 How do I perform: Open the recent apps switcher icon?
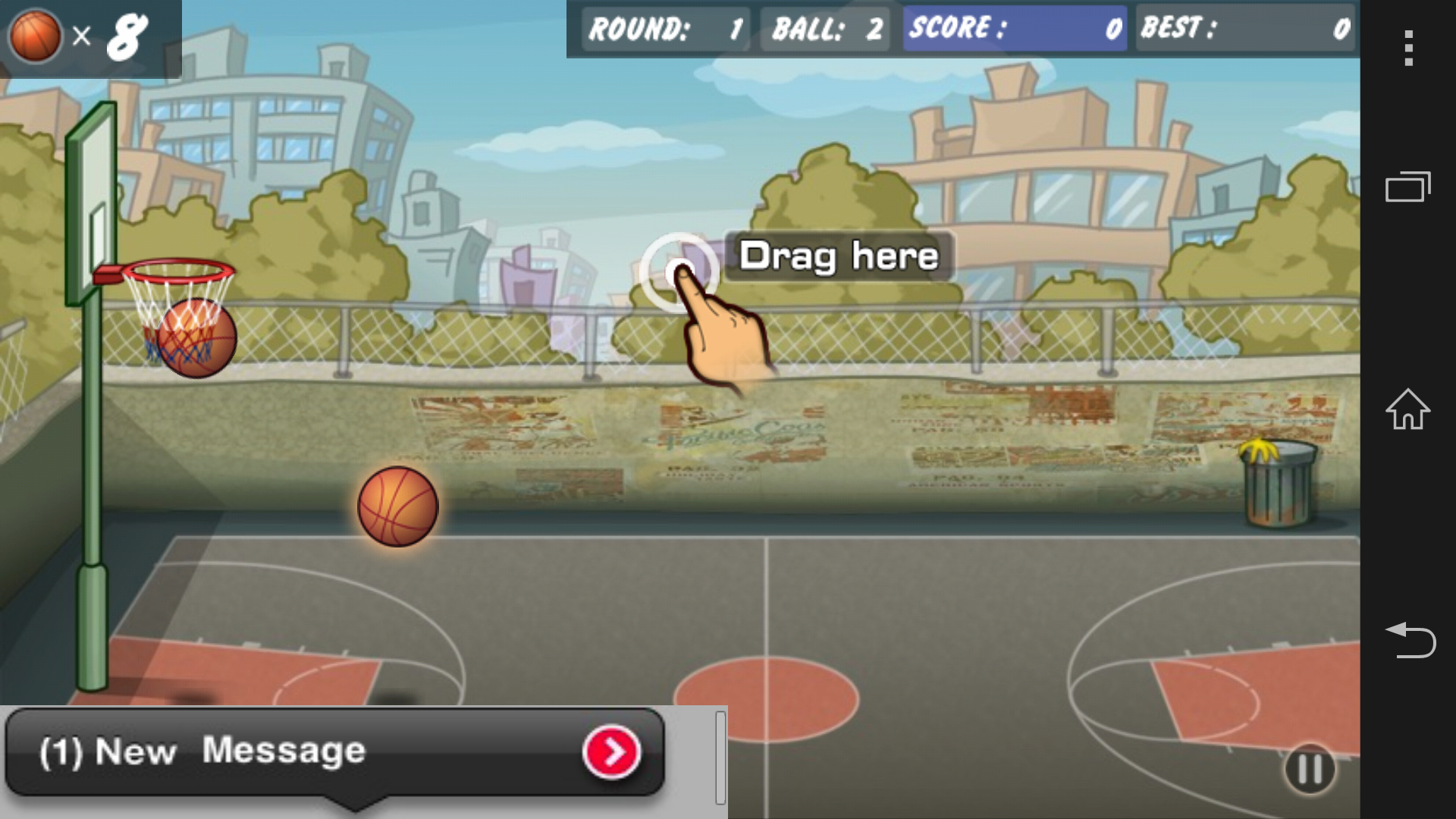pos(1408,186)
